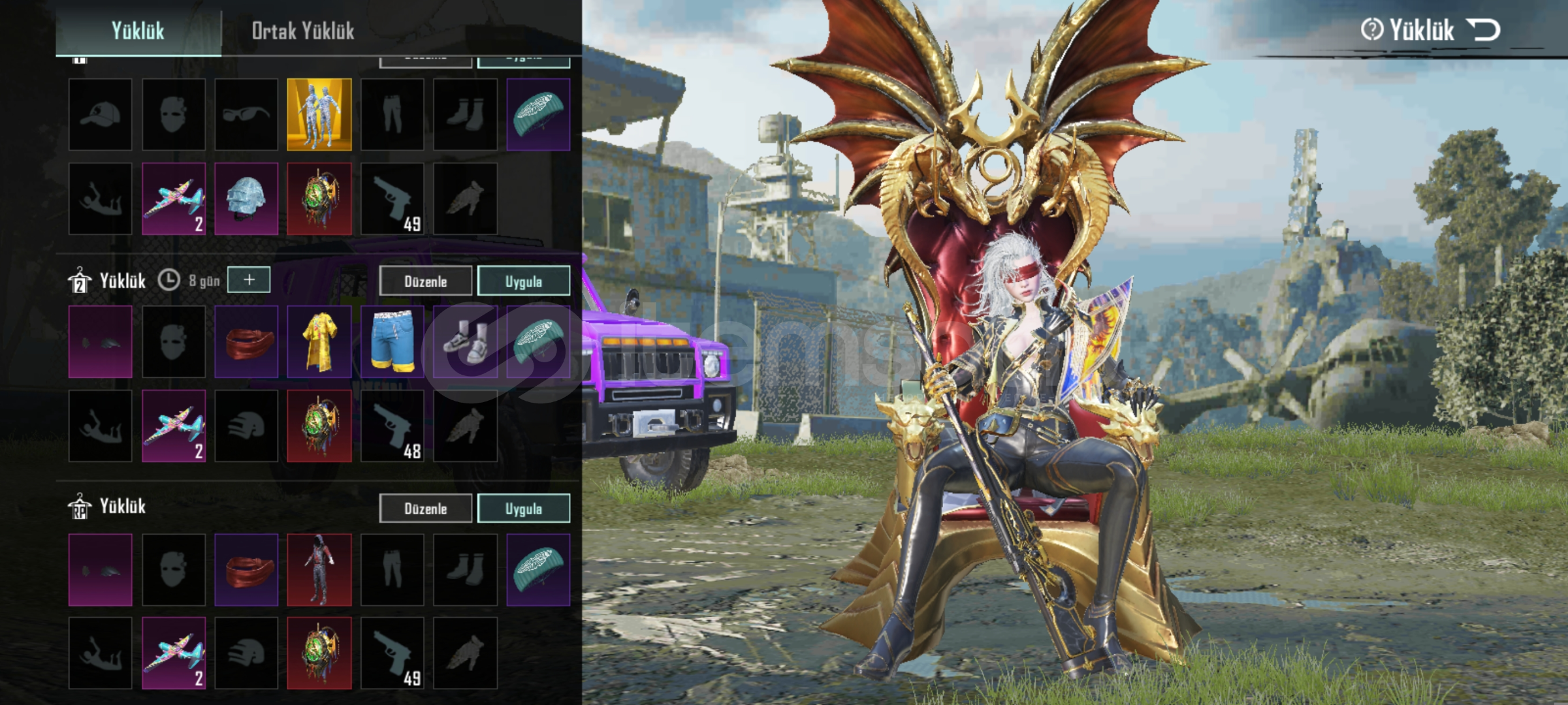
Task: Select the golden mummy outfit set slot
Action: point(319,115)
